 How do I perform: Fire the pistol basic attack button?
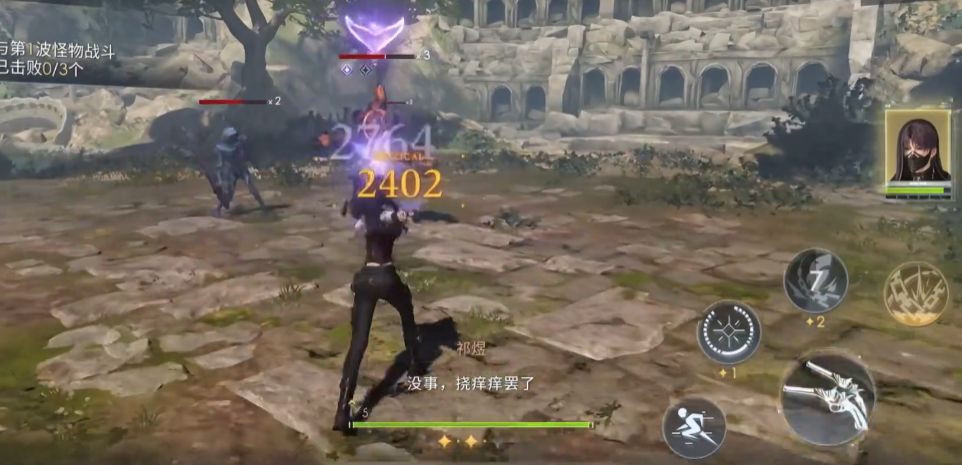point(828,399)
